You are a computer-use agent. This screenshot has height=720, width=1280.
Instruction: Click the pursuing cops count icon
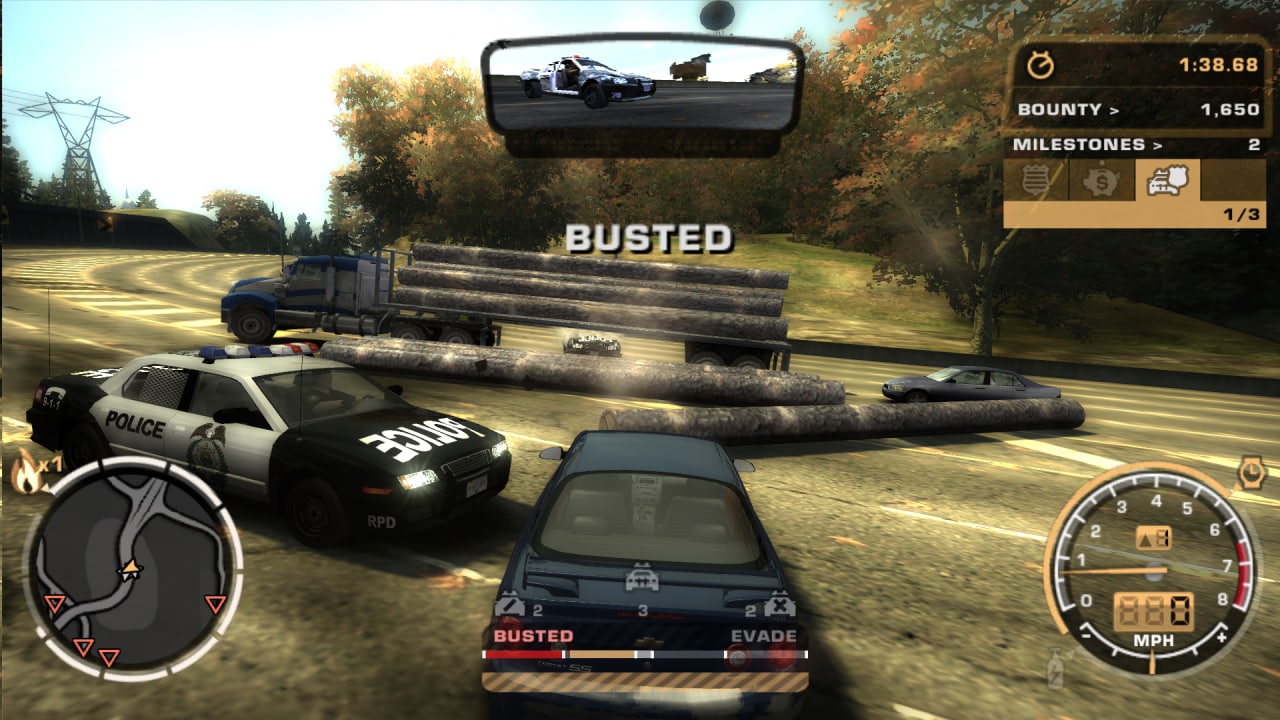(641, 580)
